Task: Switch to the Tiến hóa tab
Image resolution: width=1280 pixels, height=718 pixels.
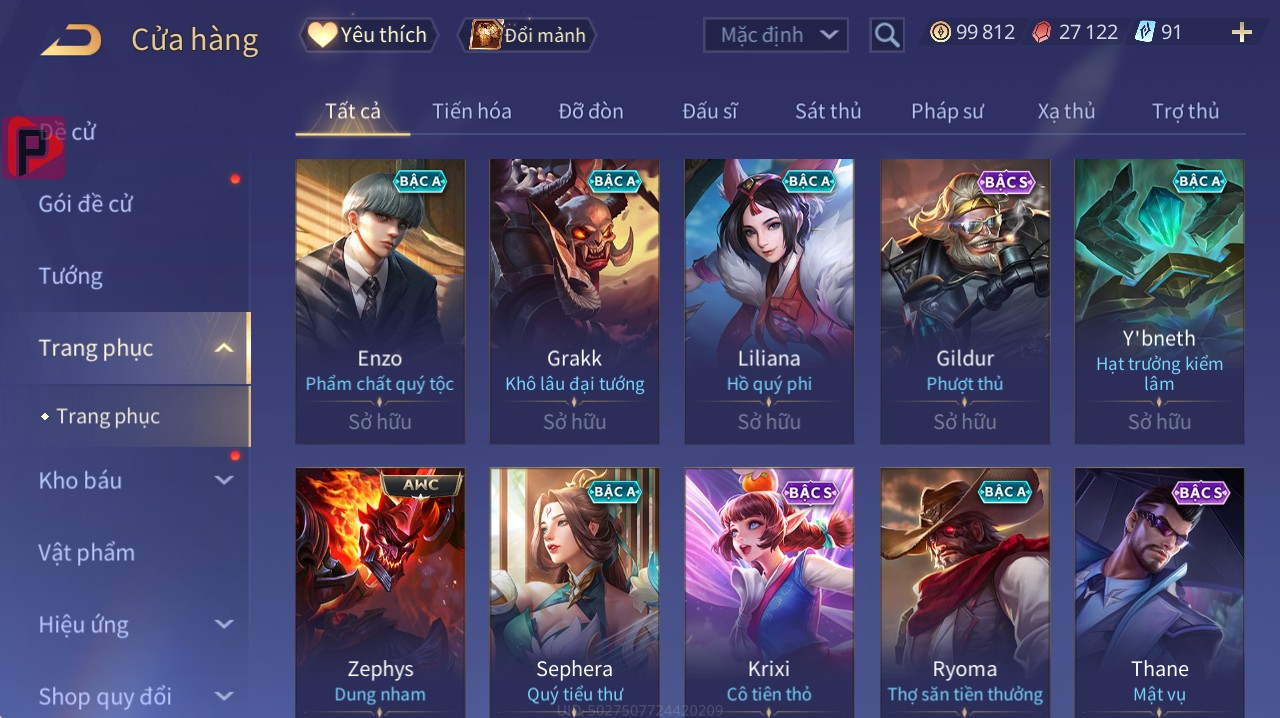Action: tap(472, 111)
